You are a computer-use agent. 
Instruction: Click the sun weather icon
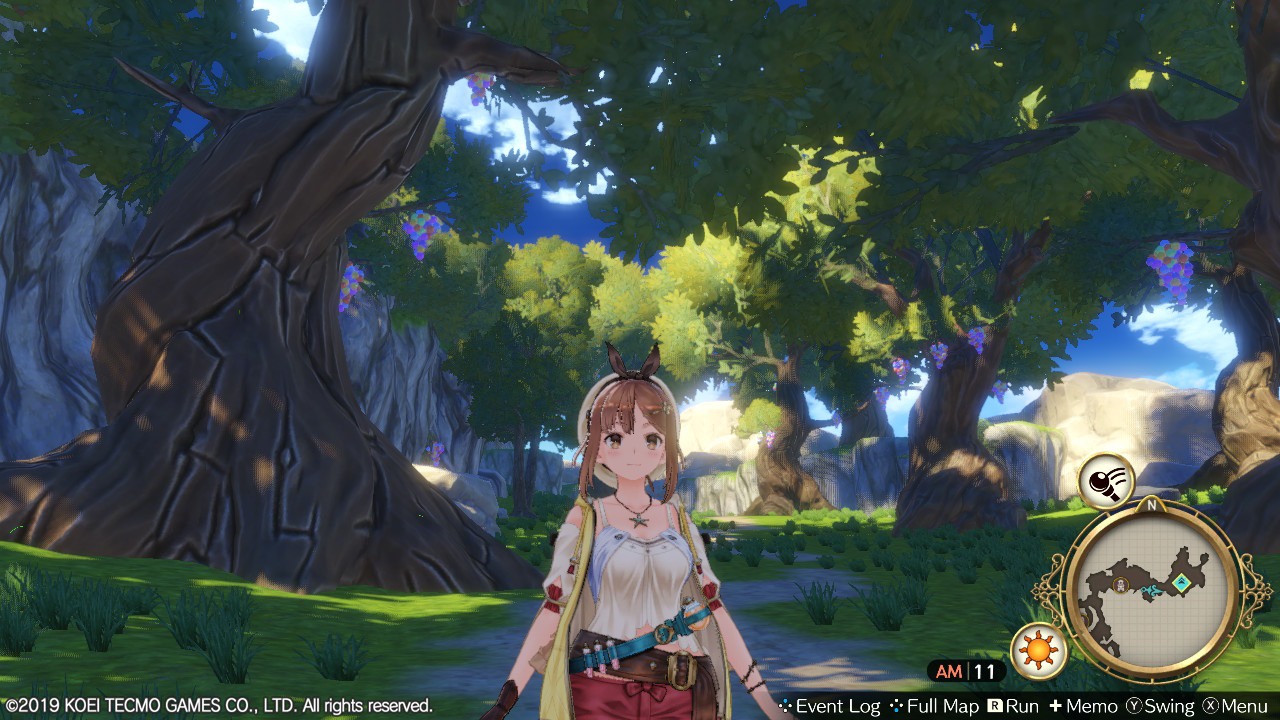[x=1038, y=651]
